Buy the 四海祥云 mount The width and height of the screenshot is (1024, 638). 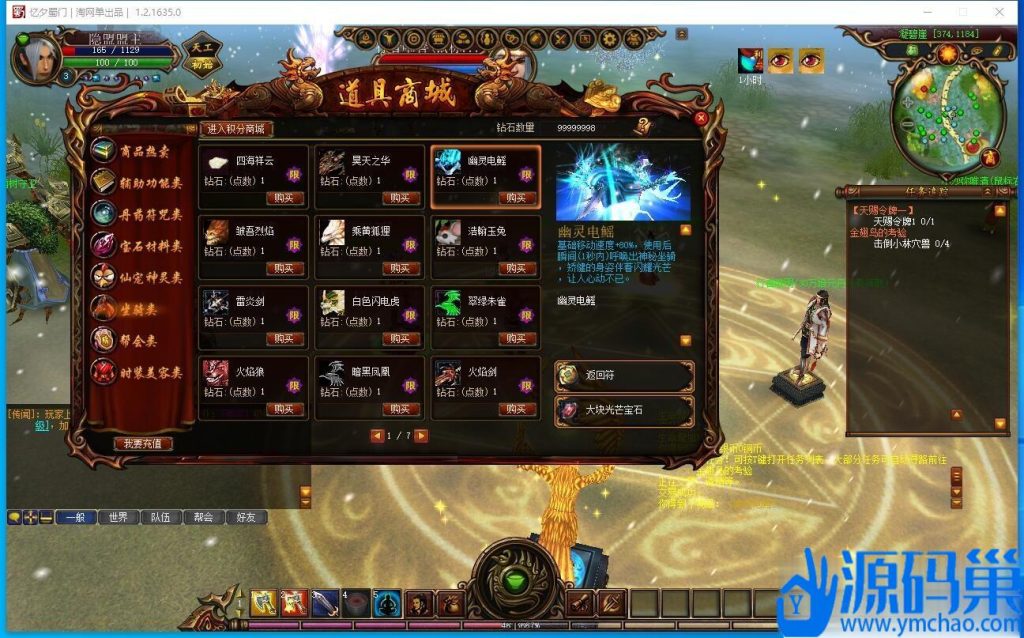coord(285,198)
